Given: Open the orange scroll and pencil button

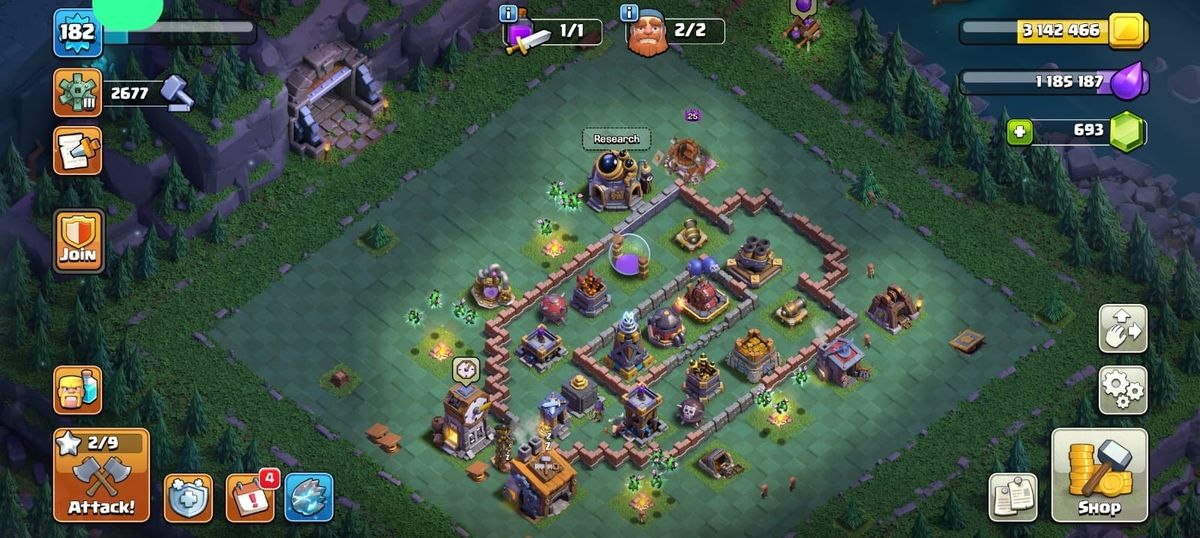Looking at the screenshot, I should point(77,150).
